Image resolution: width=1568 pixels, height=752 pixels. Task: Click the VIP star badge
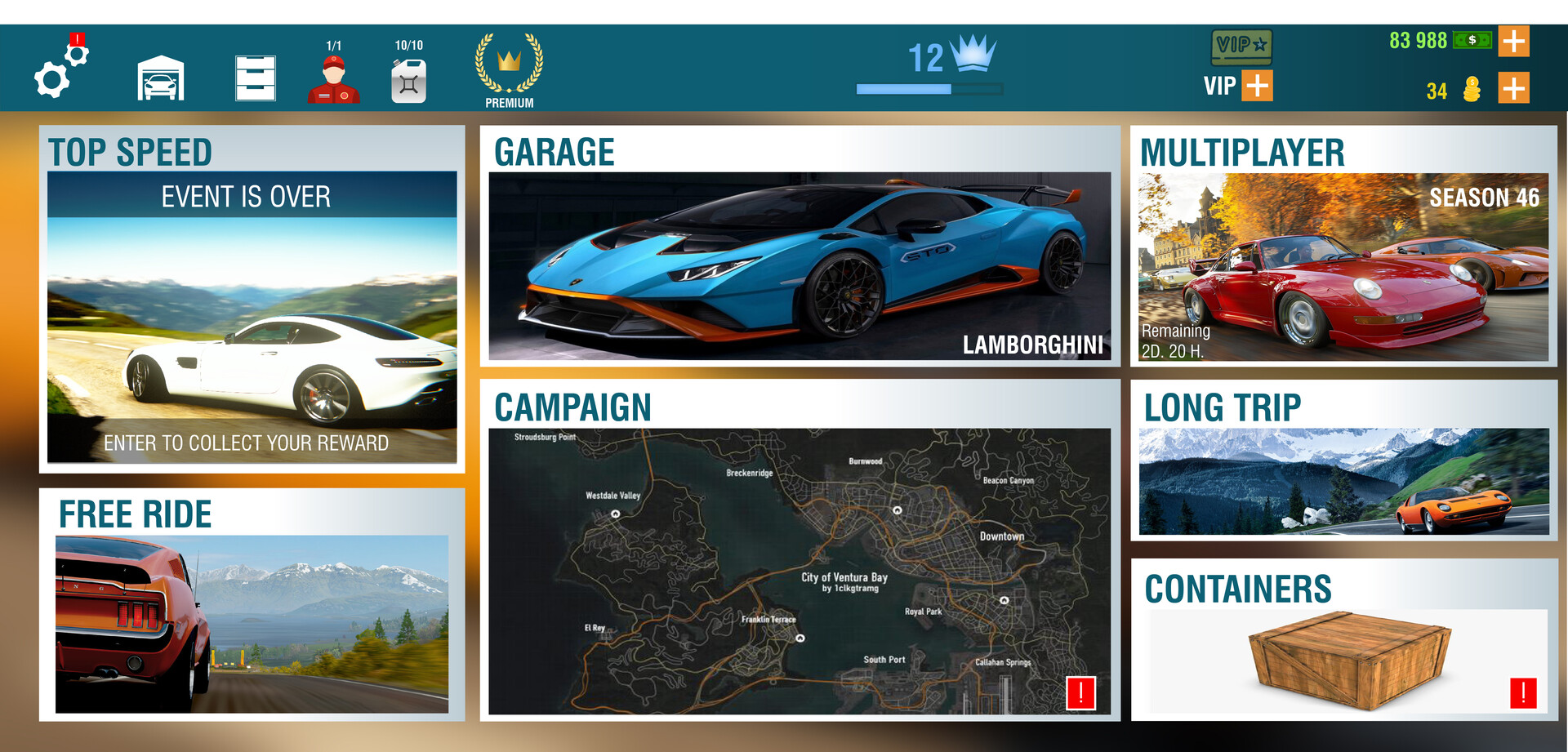1241,46
